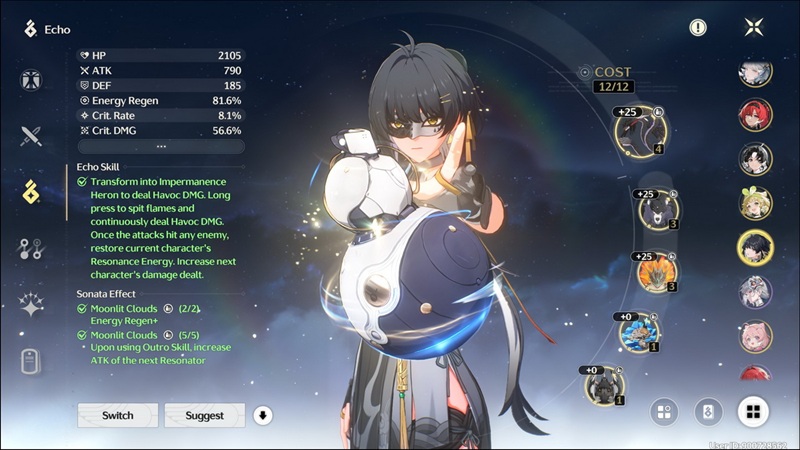Open the capsule-shaped tab icon
The height and width of the screenshot is (450, 800).
tap(31, 362)
